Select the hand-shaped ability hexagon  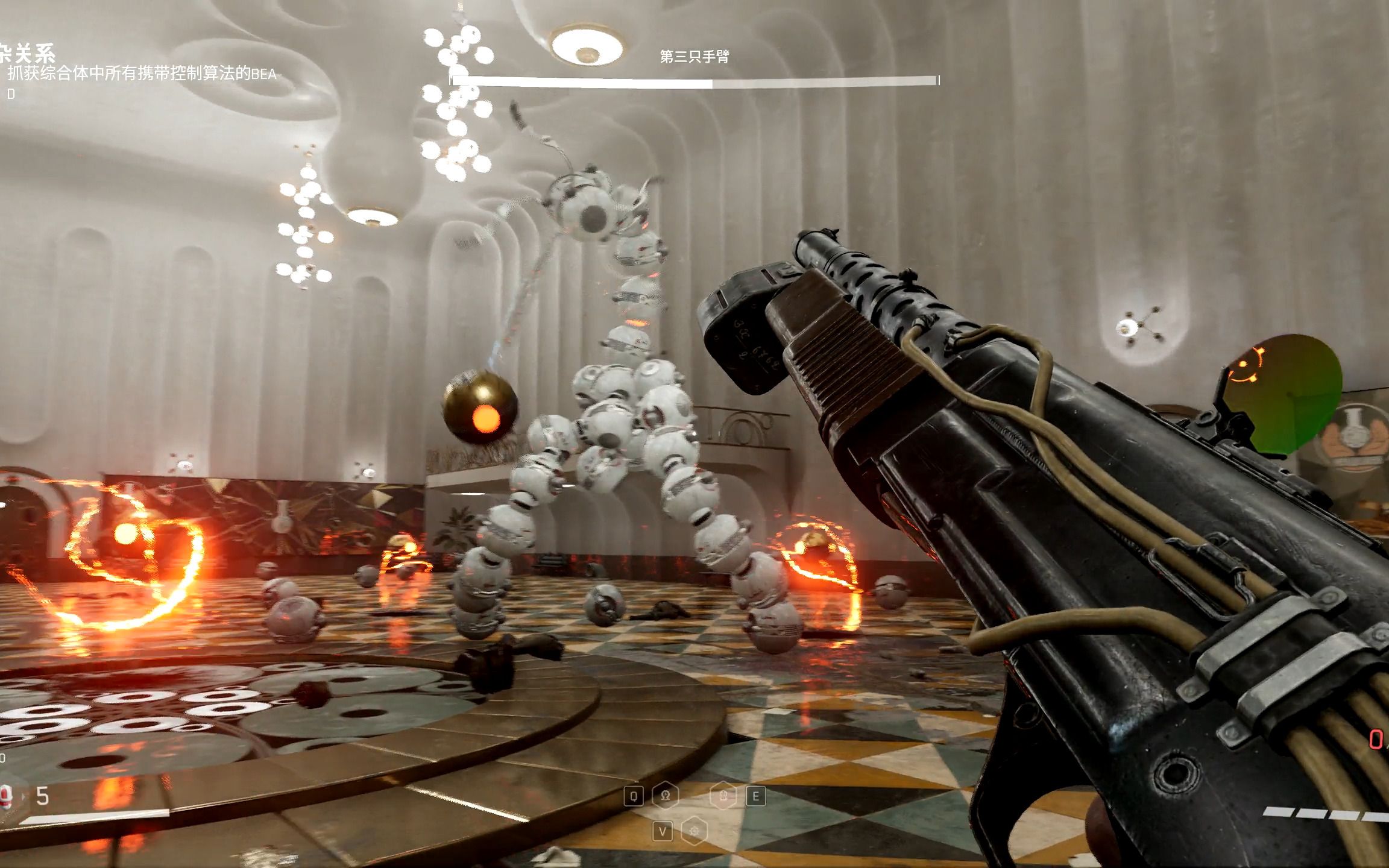coord(723,796)
